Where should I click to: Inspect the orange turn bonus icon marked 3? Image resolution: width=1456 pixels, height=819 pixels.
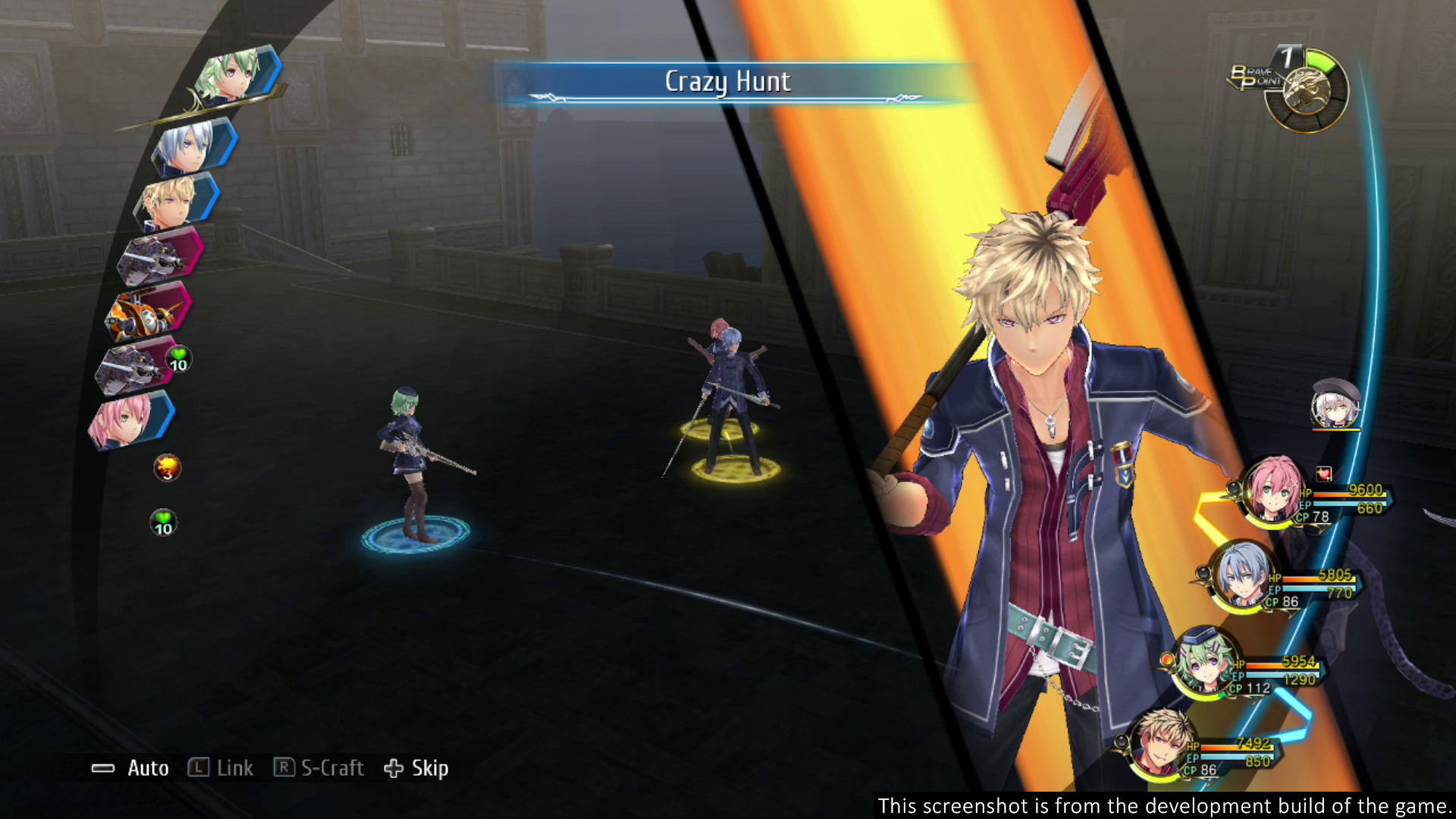[x=167, y=468]
